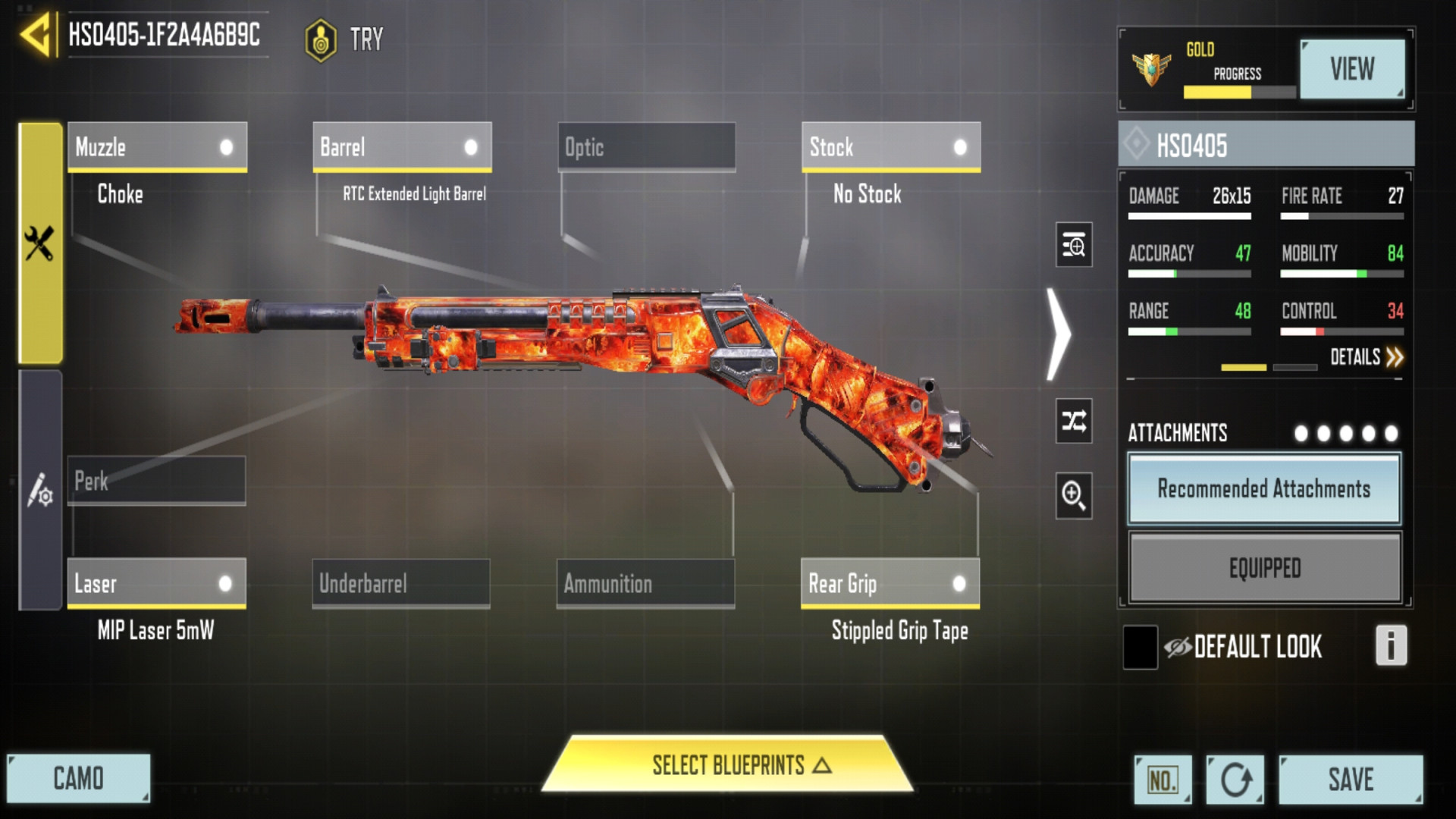Image resolution: width=1456 pixels, height=819 pixels.
Task: Open the Barrel attachment slot
Action: 402,146
